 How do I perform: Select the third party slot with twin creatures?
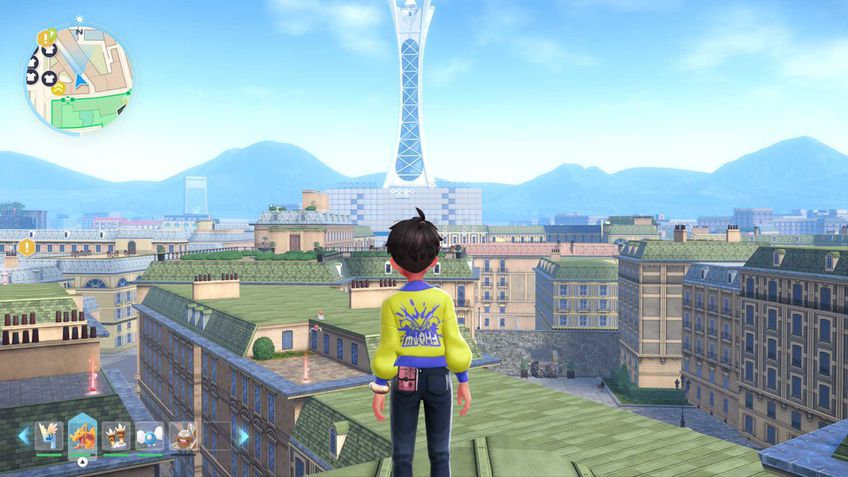116,436
